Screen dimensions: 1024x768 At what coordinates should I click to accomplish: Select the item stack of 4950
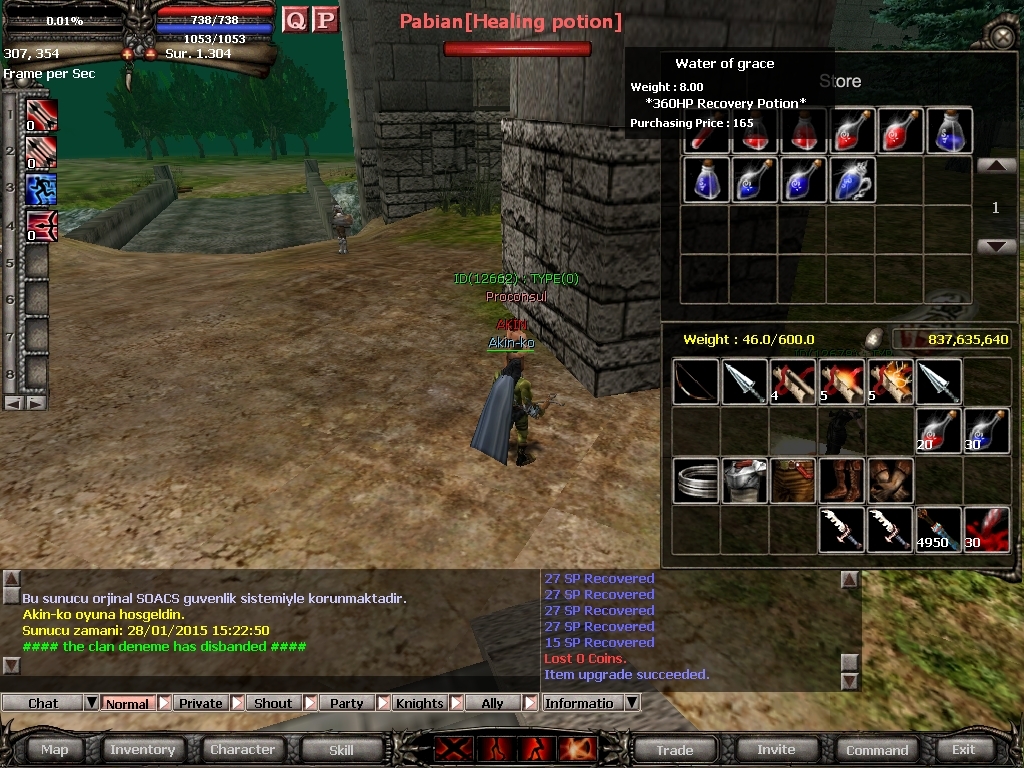pyautogui.click(x=938, y=529)
